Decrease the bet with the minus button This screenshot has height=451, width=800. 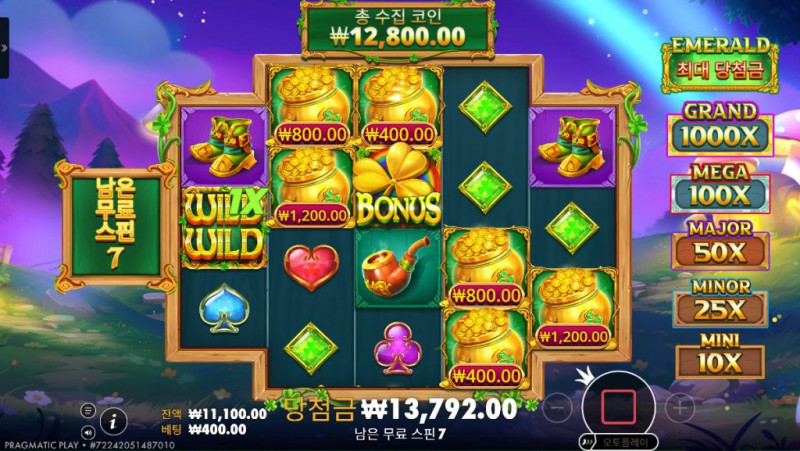pyautogui.click(x=560, y=406)
